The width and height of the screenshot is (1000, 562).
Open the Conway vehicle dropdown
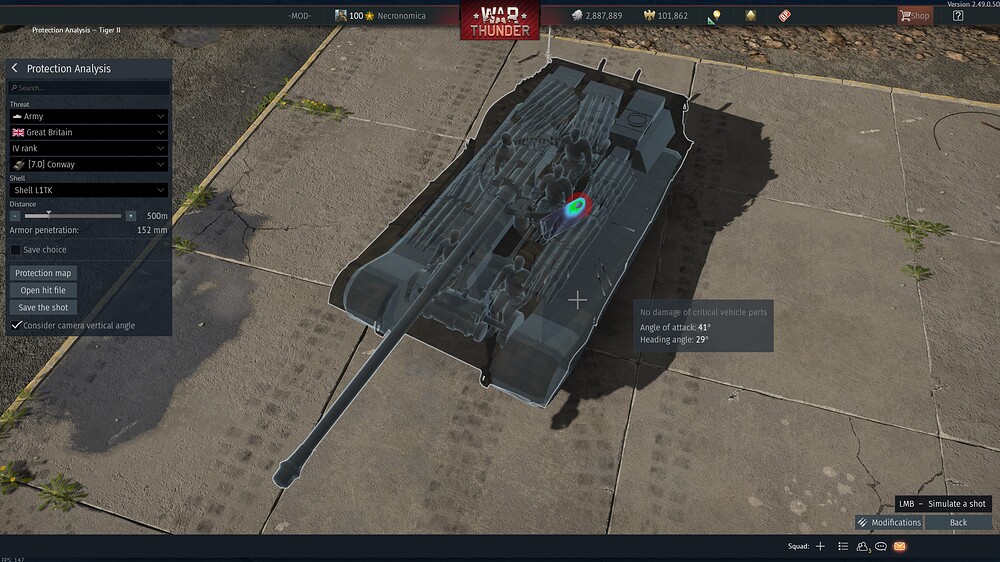pos(88,164)
